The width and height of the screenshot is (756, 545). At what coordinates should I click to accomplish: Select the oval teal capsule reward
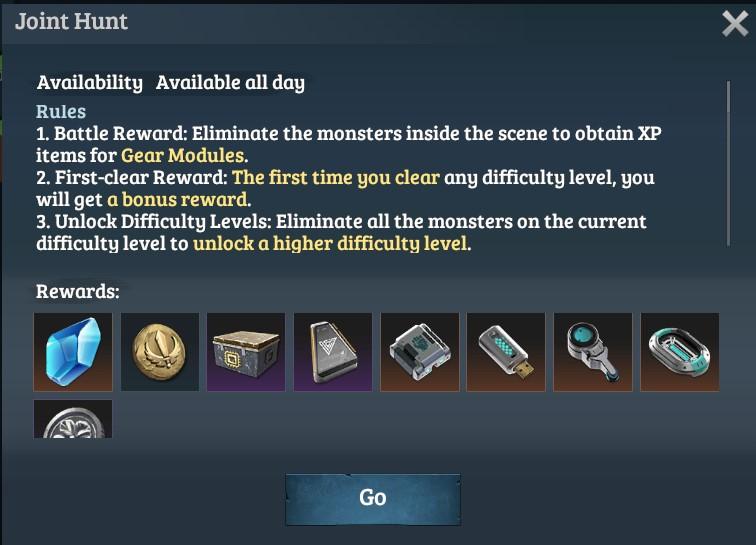[680, 352]
